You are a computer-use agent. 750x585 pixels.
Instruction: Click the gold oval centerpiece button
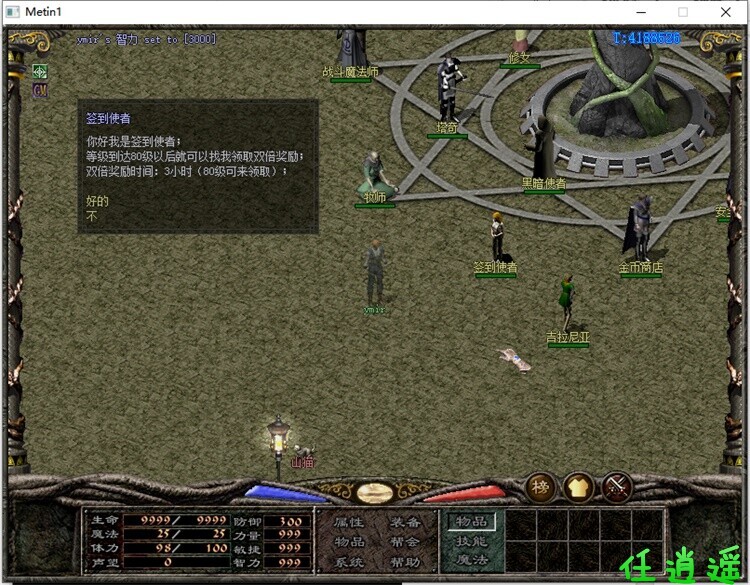tap(374, 492)
